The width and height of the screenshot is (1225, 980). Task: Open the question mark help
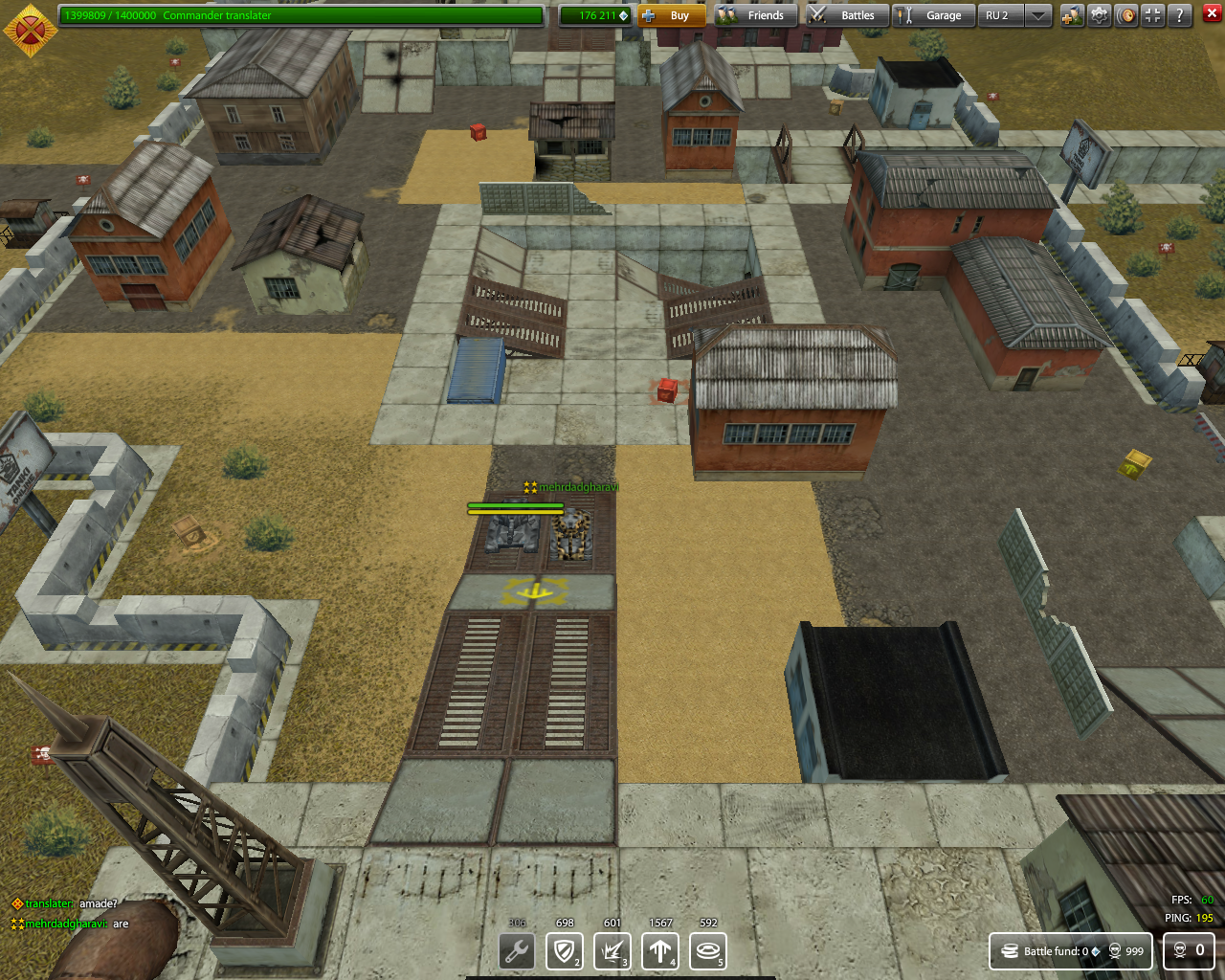pos(1180,15)
